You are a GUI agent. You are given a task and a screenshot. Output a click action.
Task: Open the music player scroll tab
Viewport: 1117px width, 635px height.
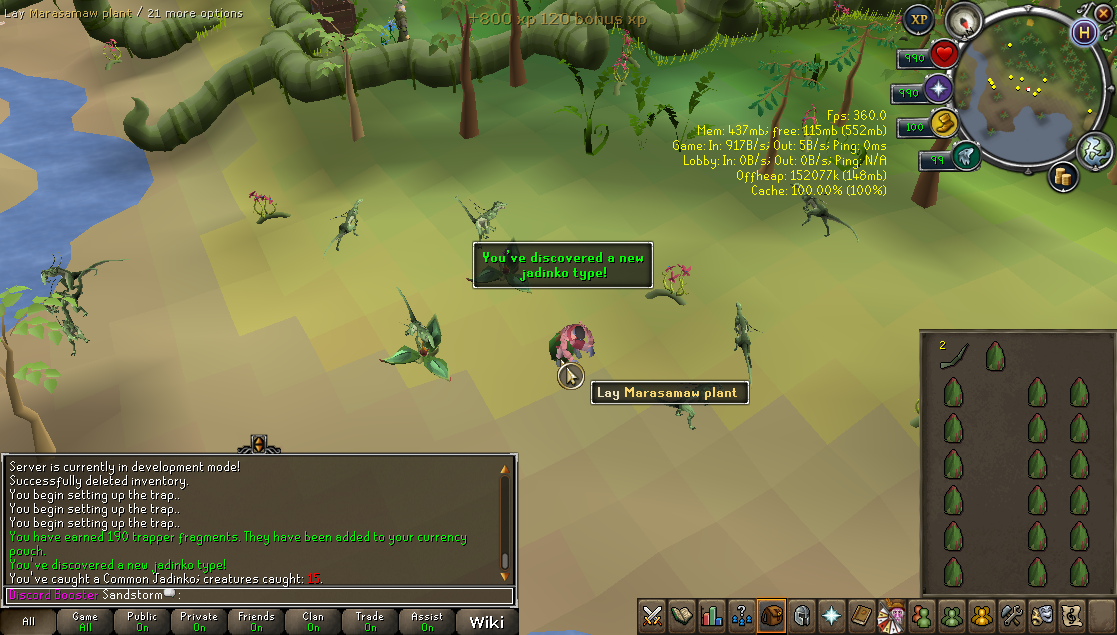coord(1071,615)
